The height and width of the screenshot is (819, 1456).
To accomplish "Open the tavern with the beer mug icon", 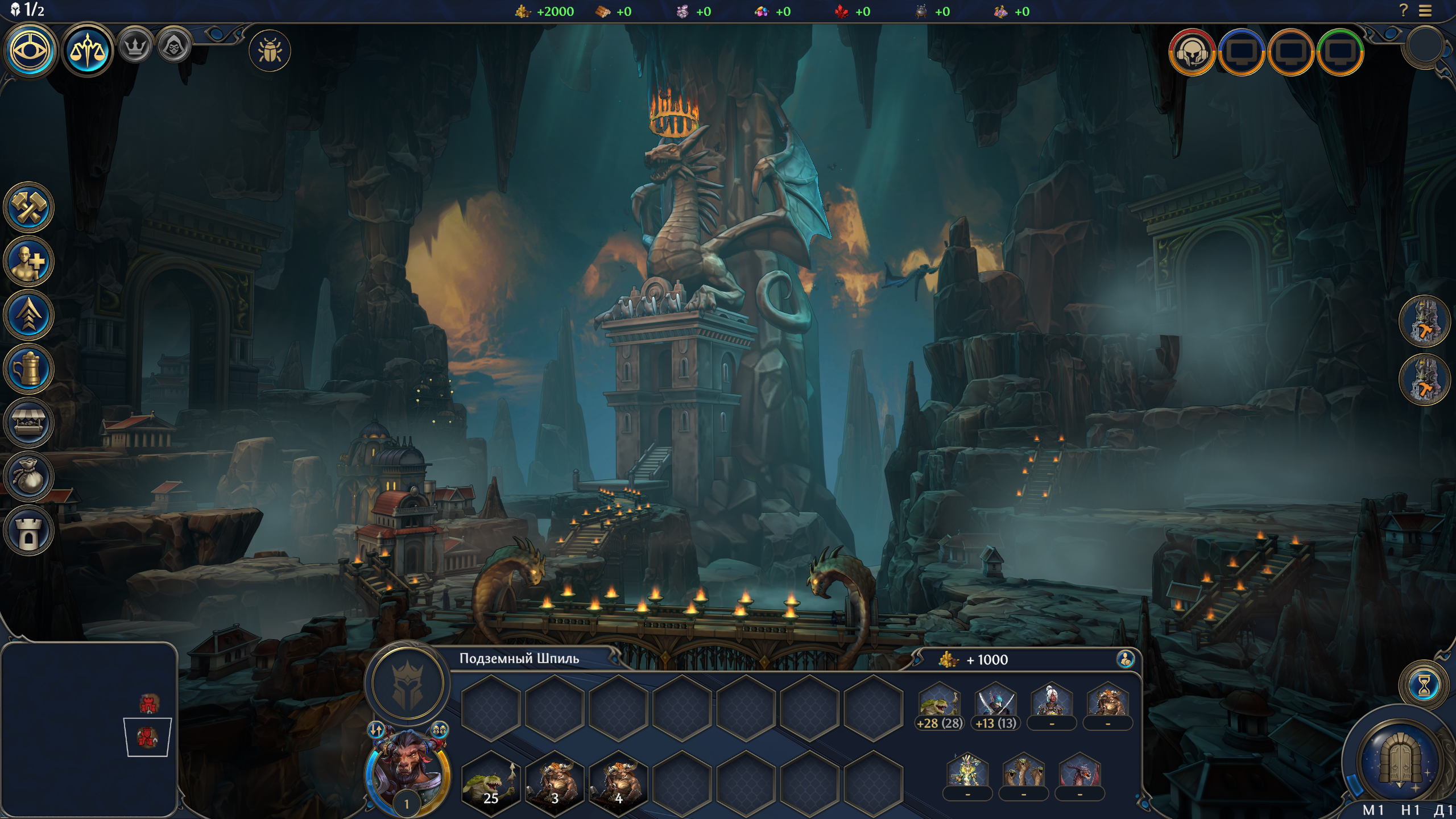I will [28, 369].
